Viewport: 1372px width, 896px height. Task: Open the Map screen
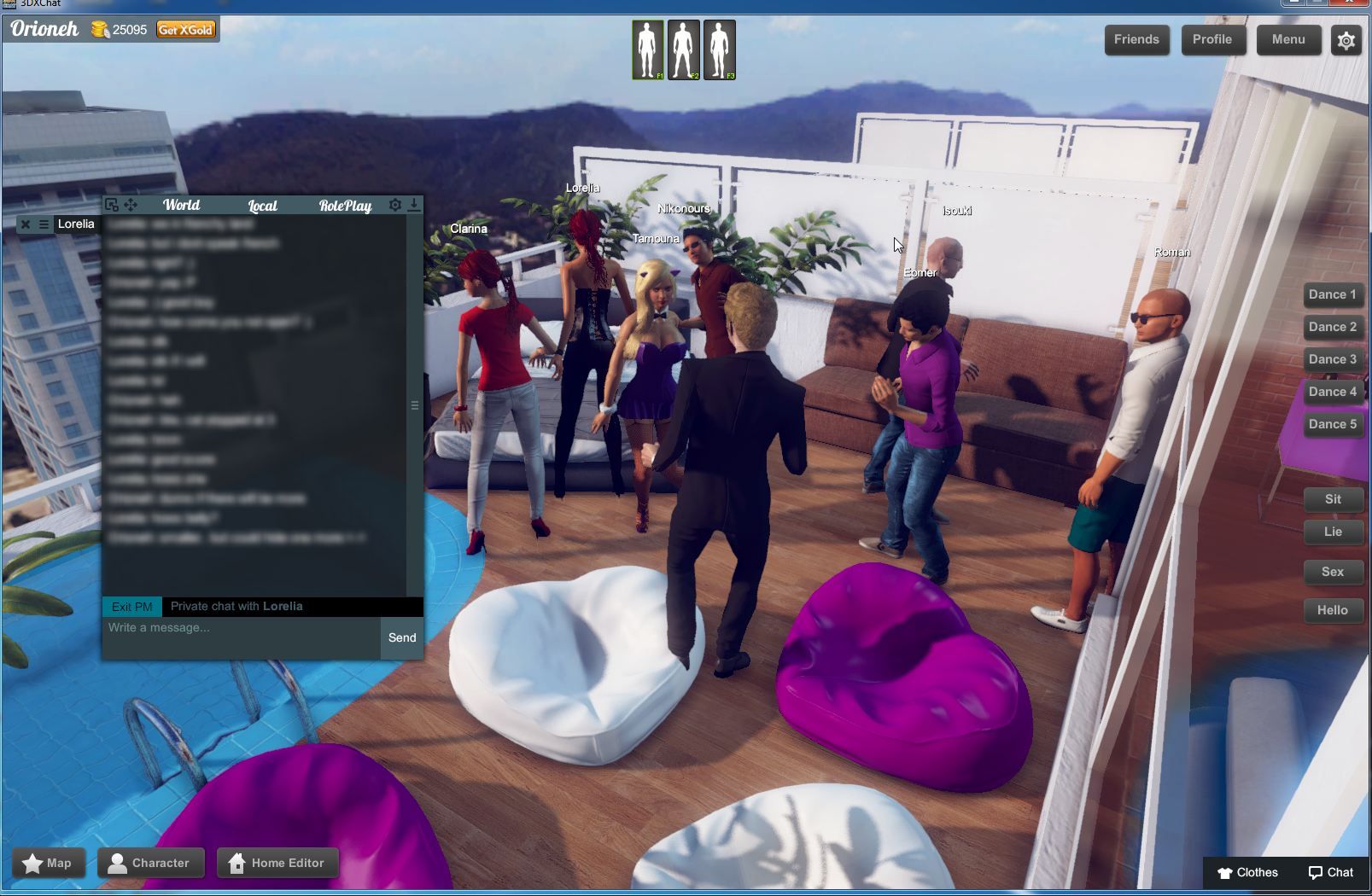click(x=50, y=863)
